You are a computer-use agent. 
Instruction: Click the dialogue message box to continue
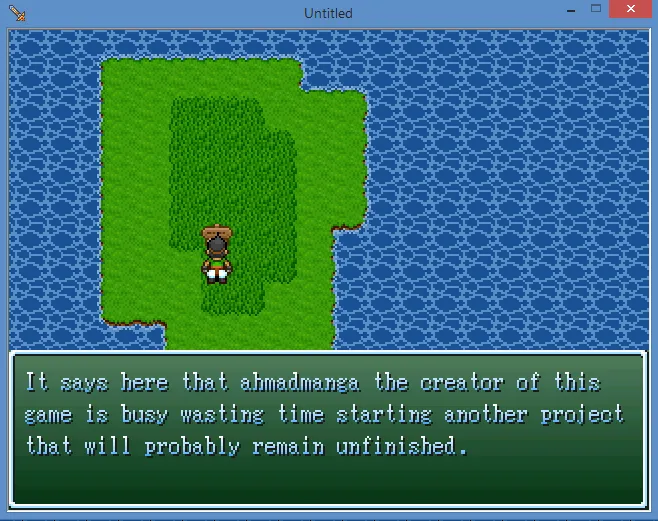328,428
